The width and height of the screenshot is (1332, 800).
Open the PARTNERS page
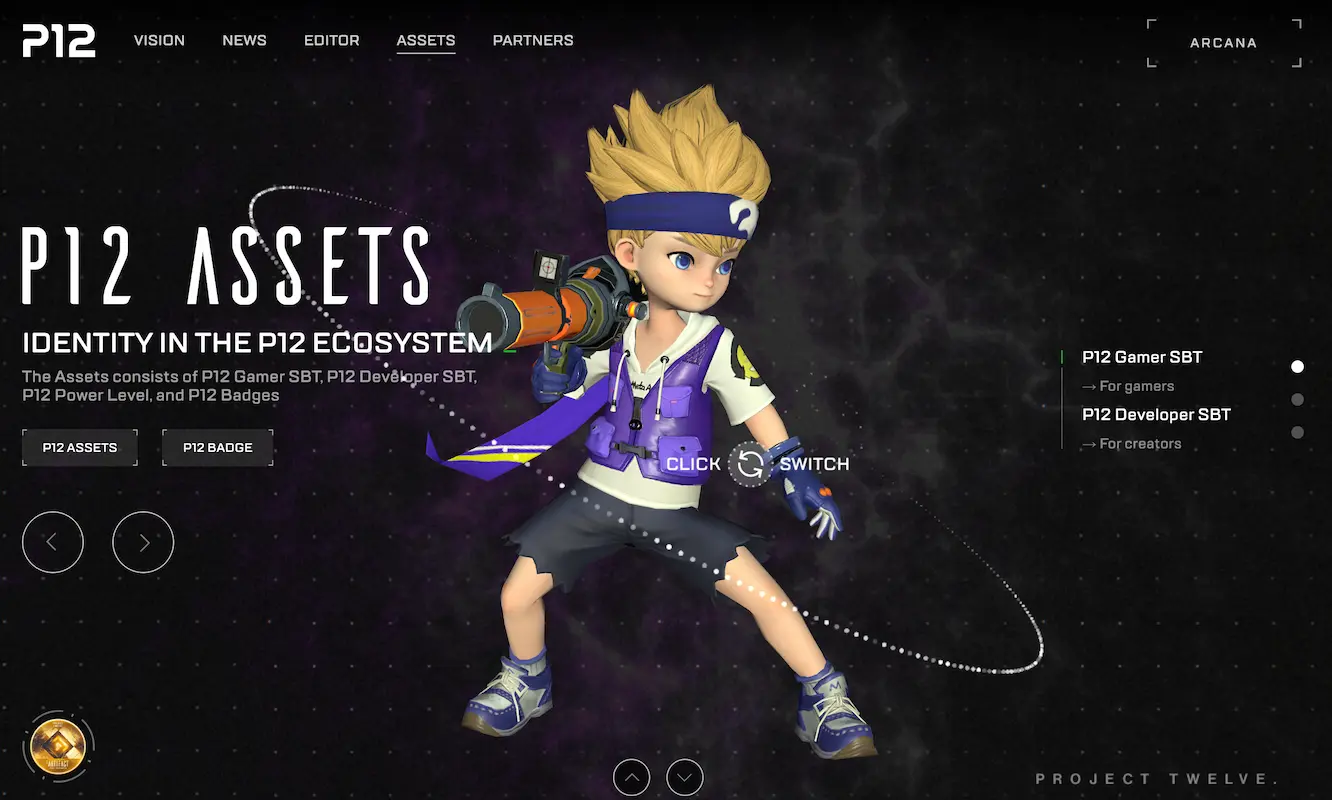pyautogui.click(x=532, y=40)
